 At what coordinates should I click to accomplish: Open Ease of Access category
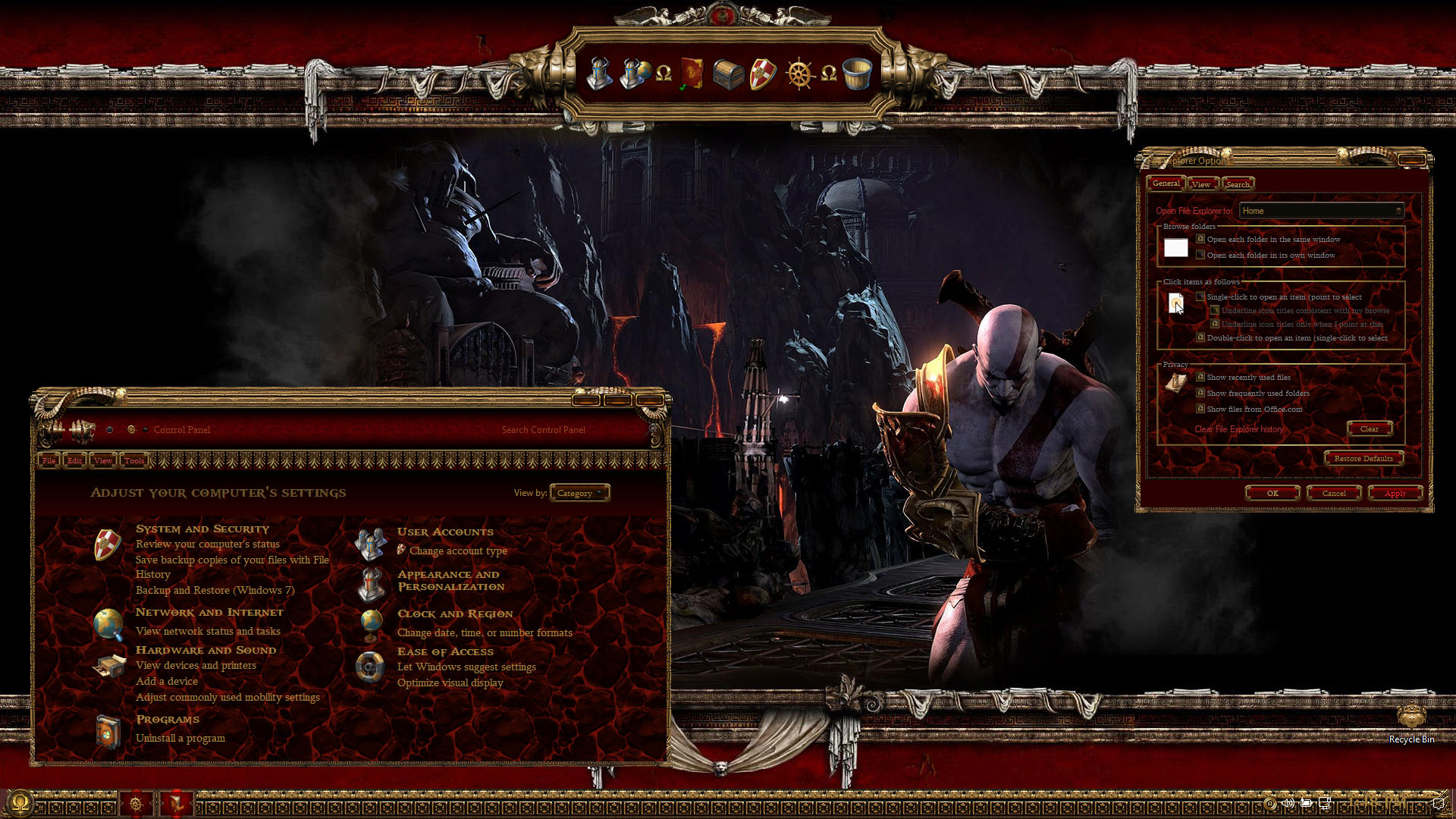click(x=445, y=651)
